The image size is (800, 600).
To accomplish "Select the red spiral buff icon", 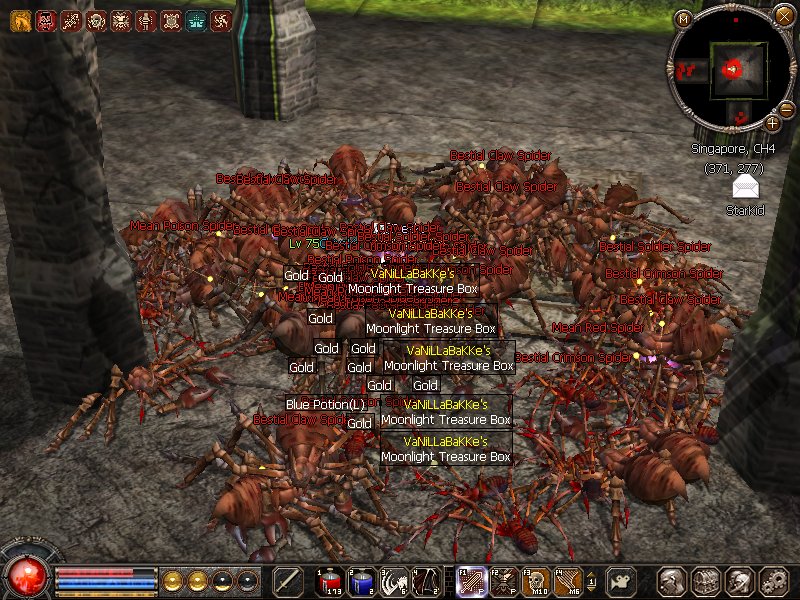I will pyautogui.click(x=221, y=20).
